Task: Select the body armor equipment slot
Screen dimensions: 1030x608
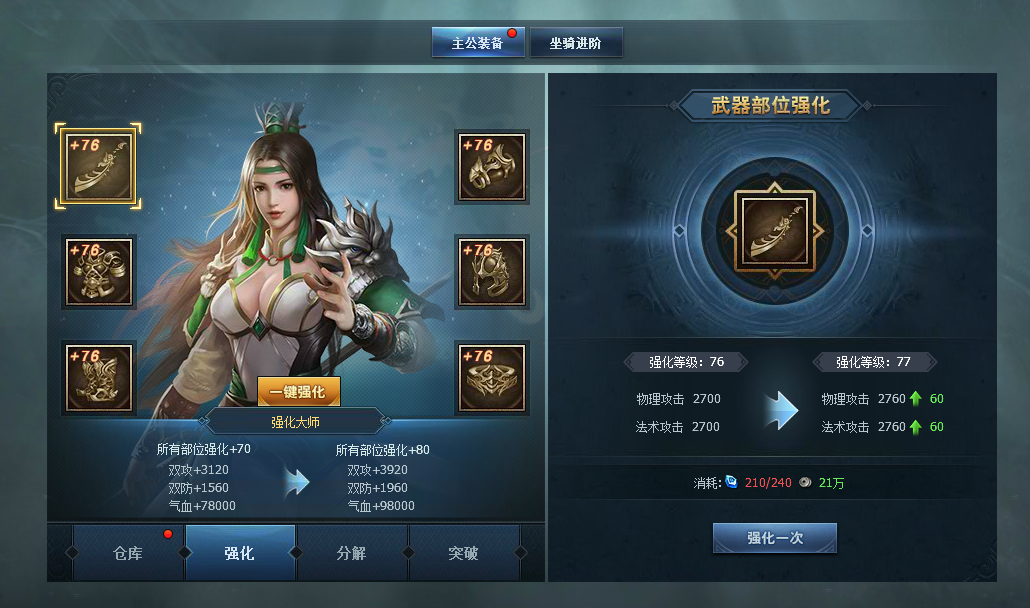Action: pyautogui.click(x=98, y=272)
